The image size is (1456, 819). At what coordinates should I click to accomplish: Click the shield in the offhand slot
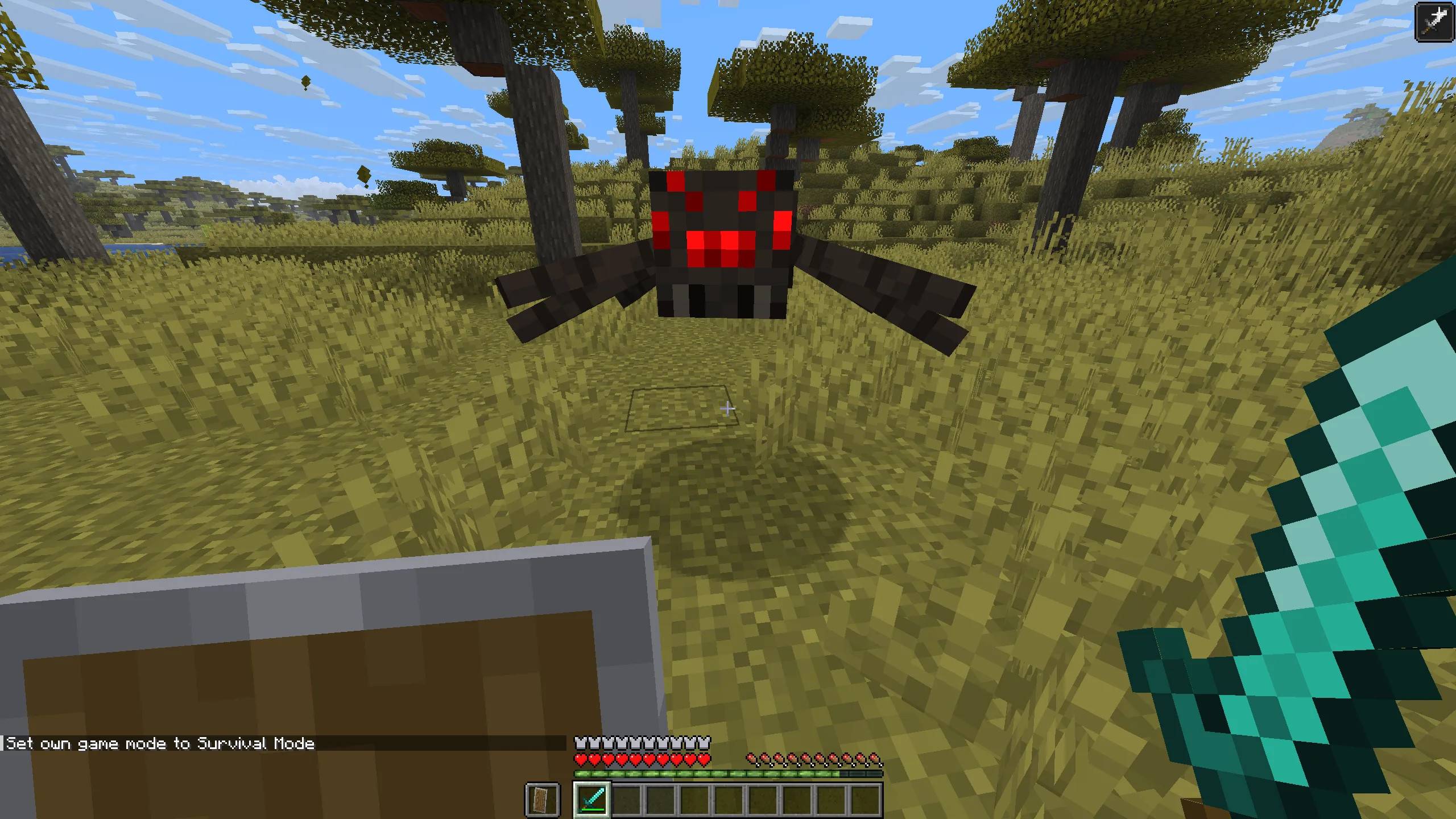click(x=542, y=799)
